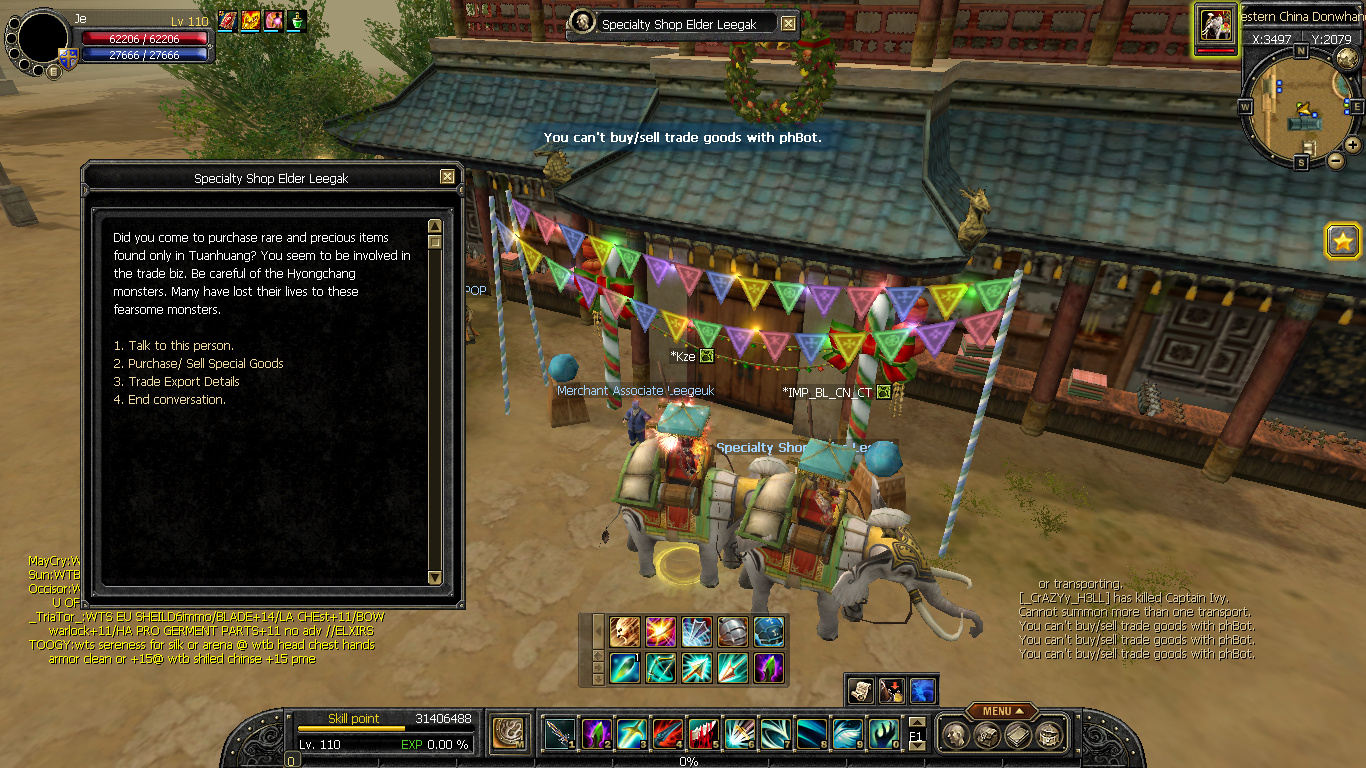Zoom out the minimap with minus button
Image resolution: width=1366 pixels, height=768 pixels.
pyautogui.click(x=1335, y=160)
